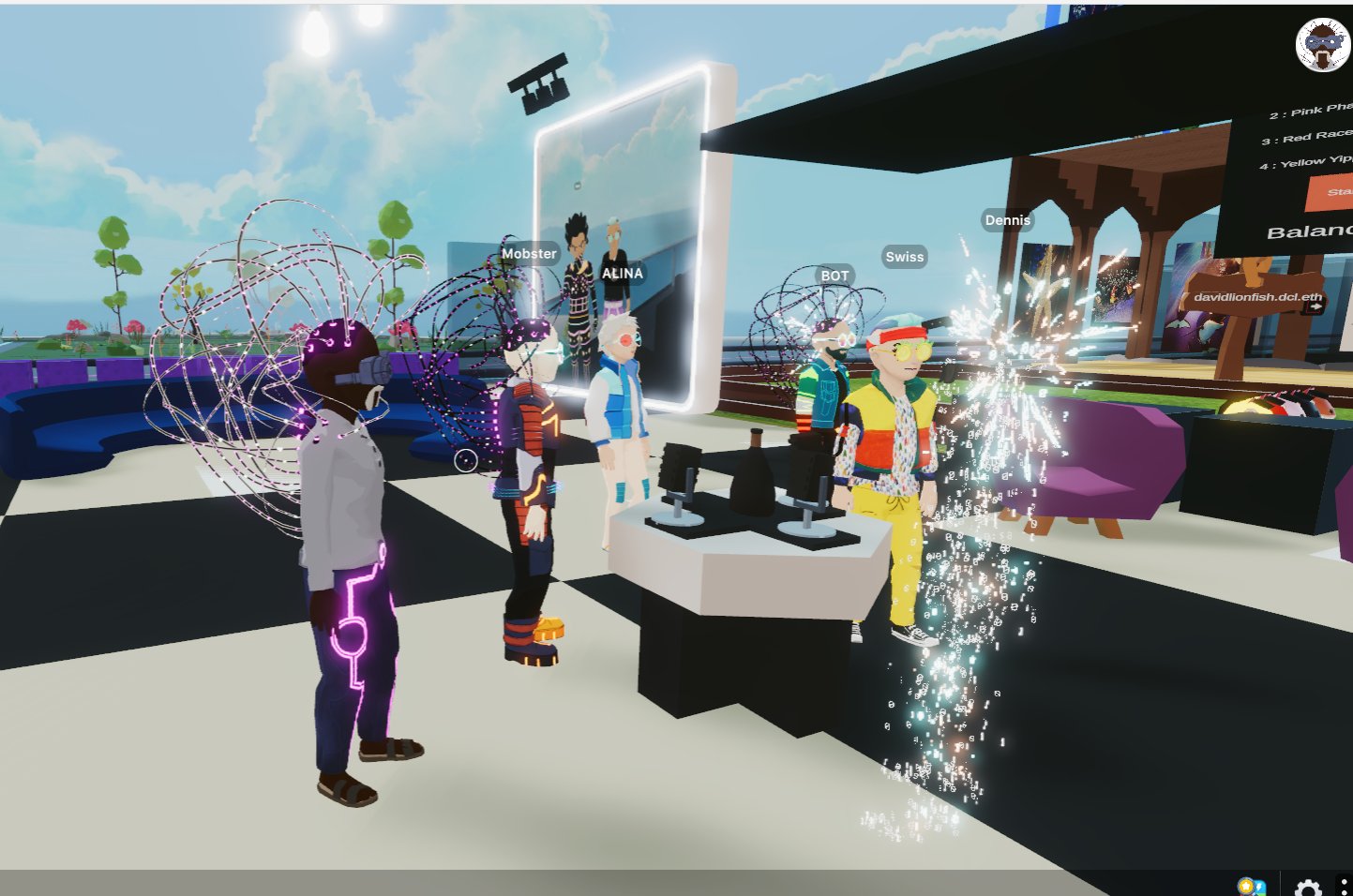Click Dennis's nametag to select that player
Screen dimensions: 1353x896
1007,219
